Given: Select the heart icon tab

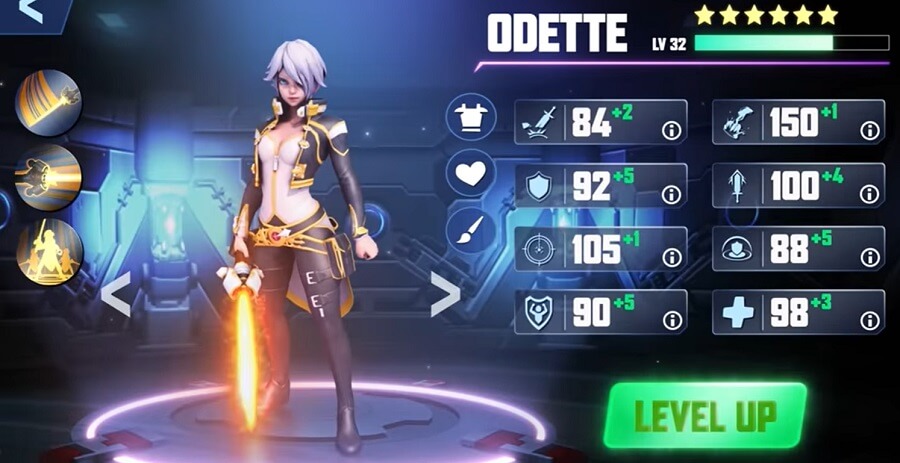Looking at the screenshot, I should coord(470,174).
